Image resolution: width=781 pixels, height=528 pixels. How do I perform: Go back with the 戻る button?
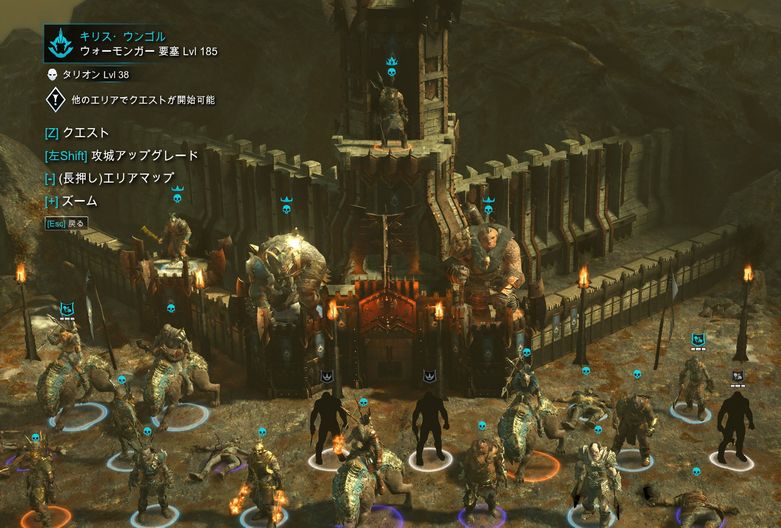(x=65, y=223)
